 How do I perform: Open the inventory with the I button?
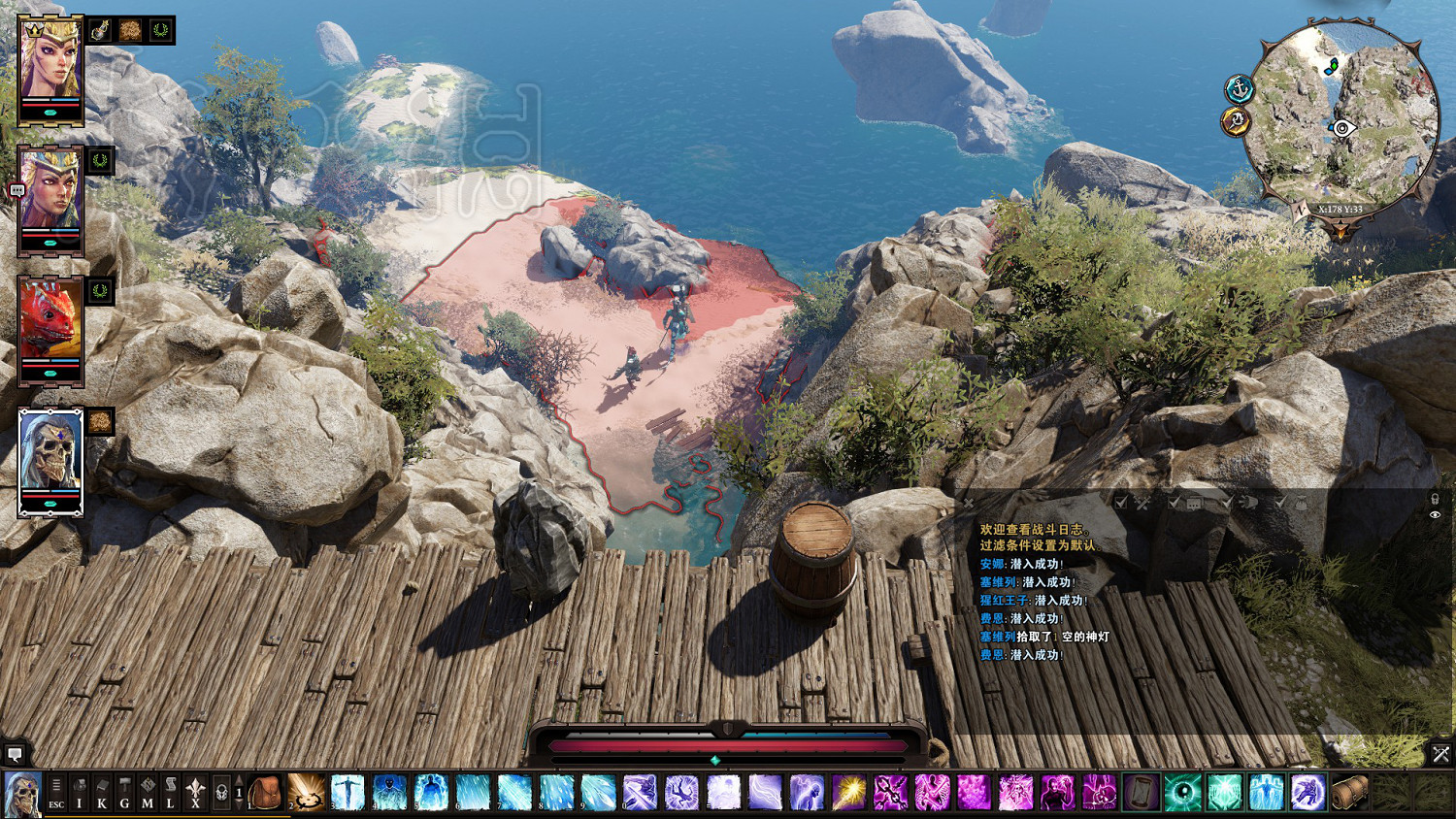point(80,793)
